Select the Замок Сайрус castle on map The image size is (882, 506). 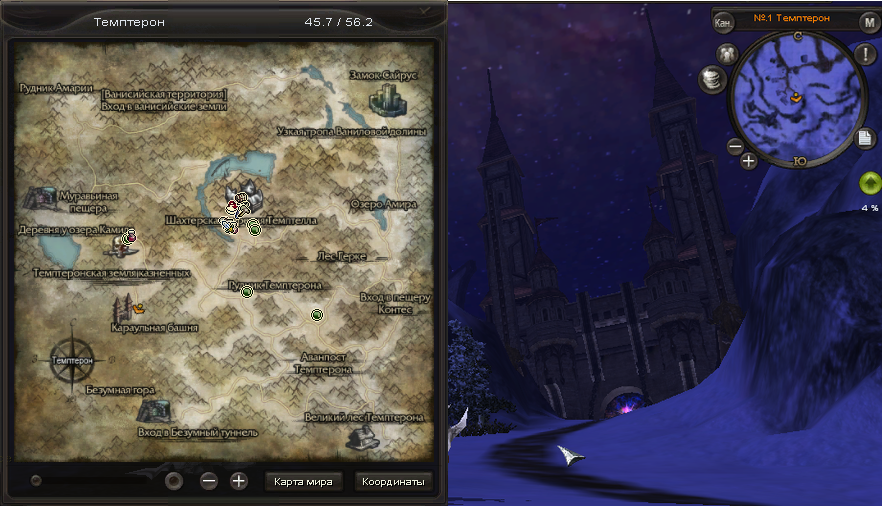click(387, 98)
